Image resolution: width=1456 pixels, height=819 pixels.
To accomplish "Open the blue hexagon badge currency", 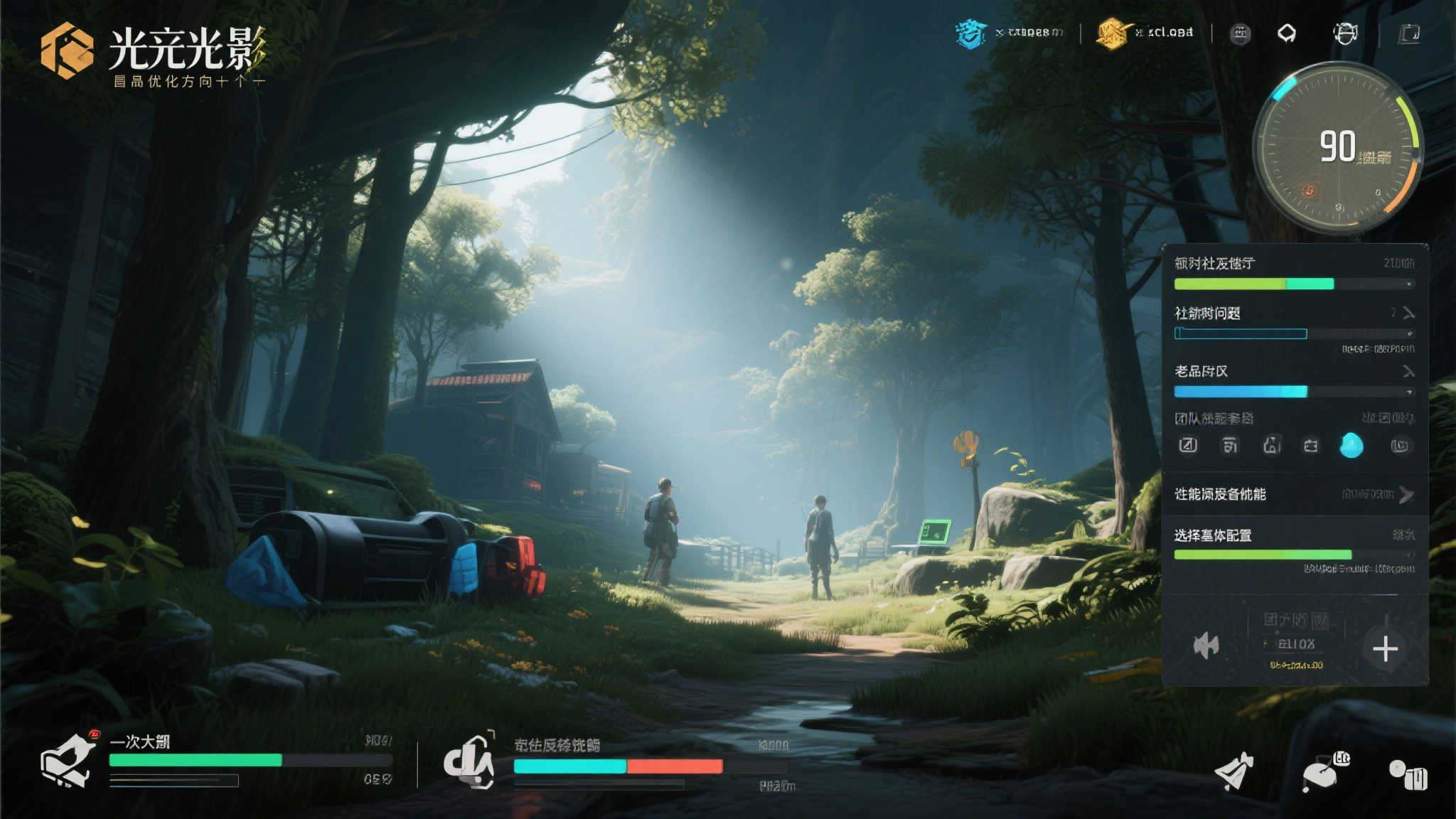I will [x=970, y=33].
